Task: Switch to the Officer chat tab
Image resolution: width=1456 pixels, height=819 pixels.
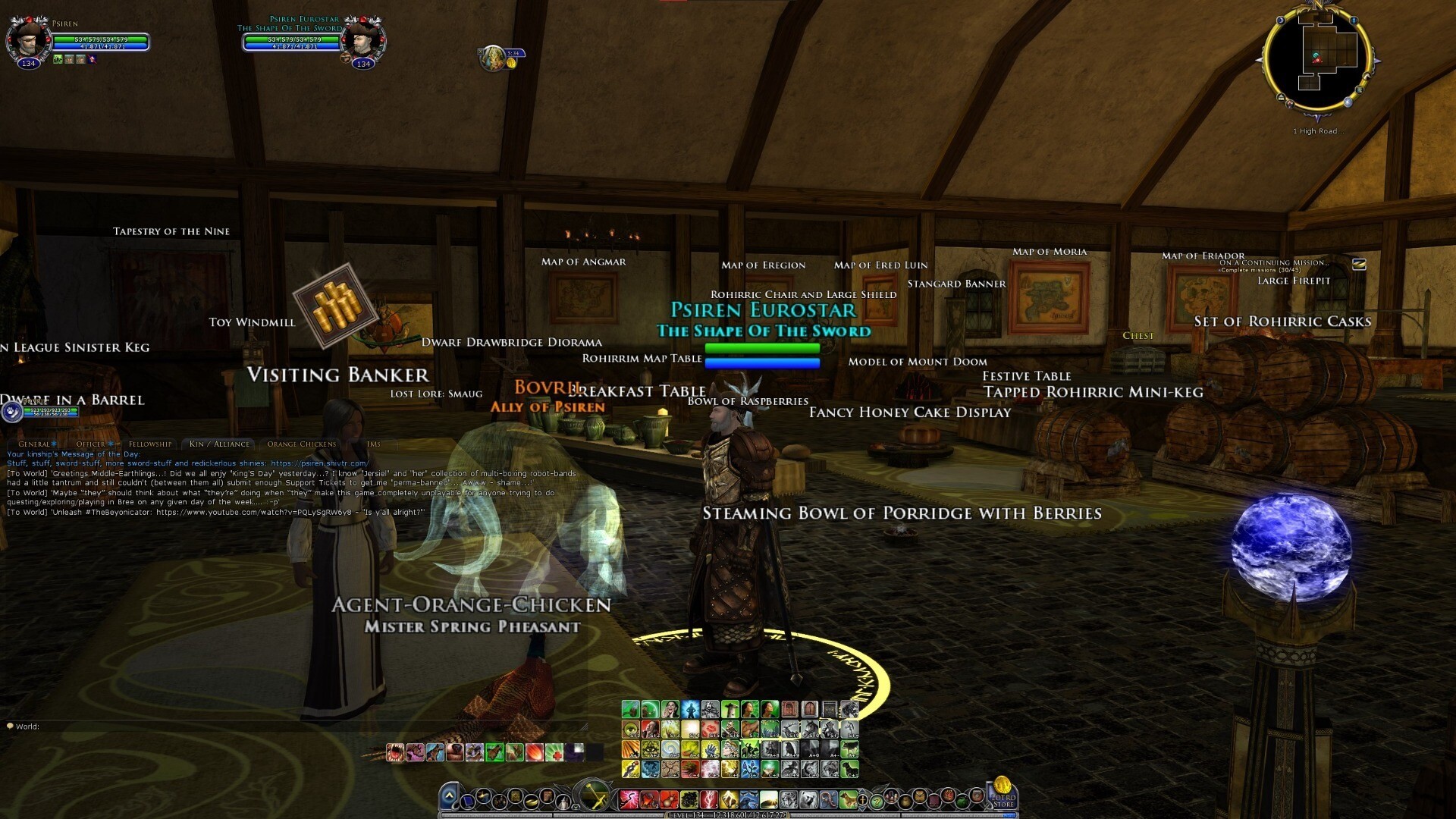Action: click(91, 444)
